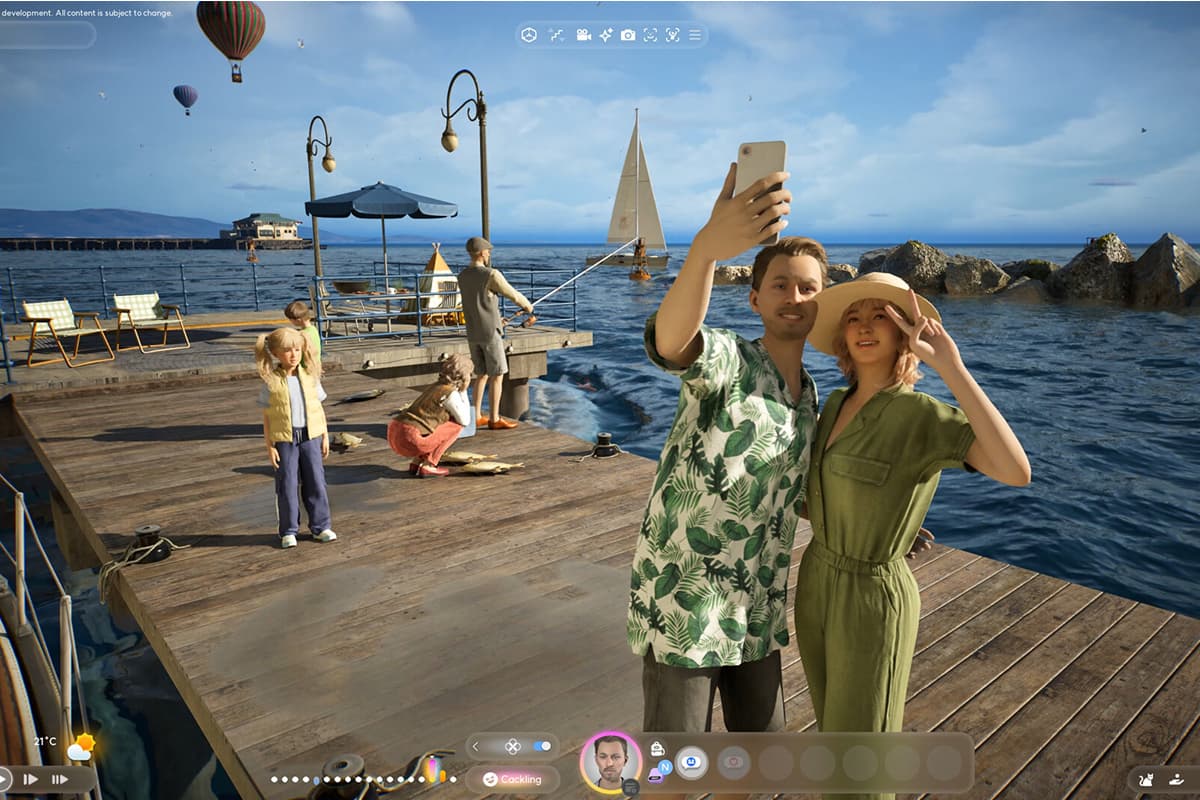1200x800 pixels.
Task: Open the backpack inventory icon
Action: [x=657, y=748]
